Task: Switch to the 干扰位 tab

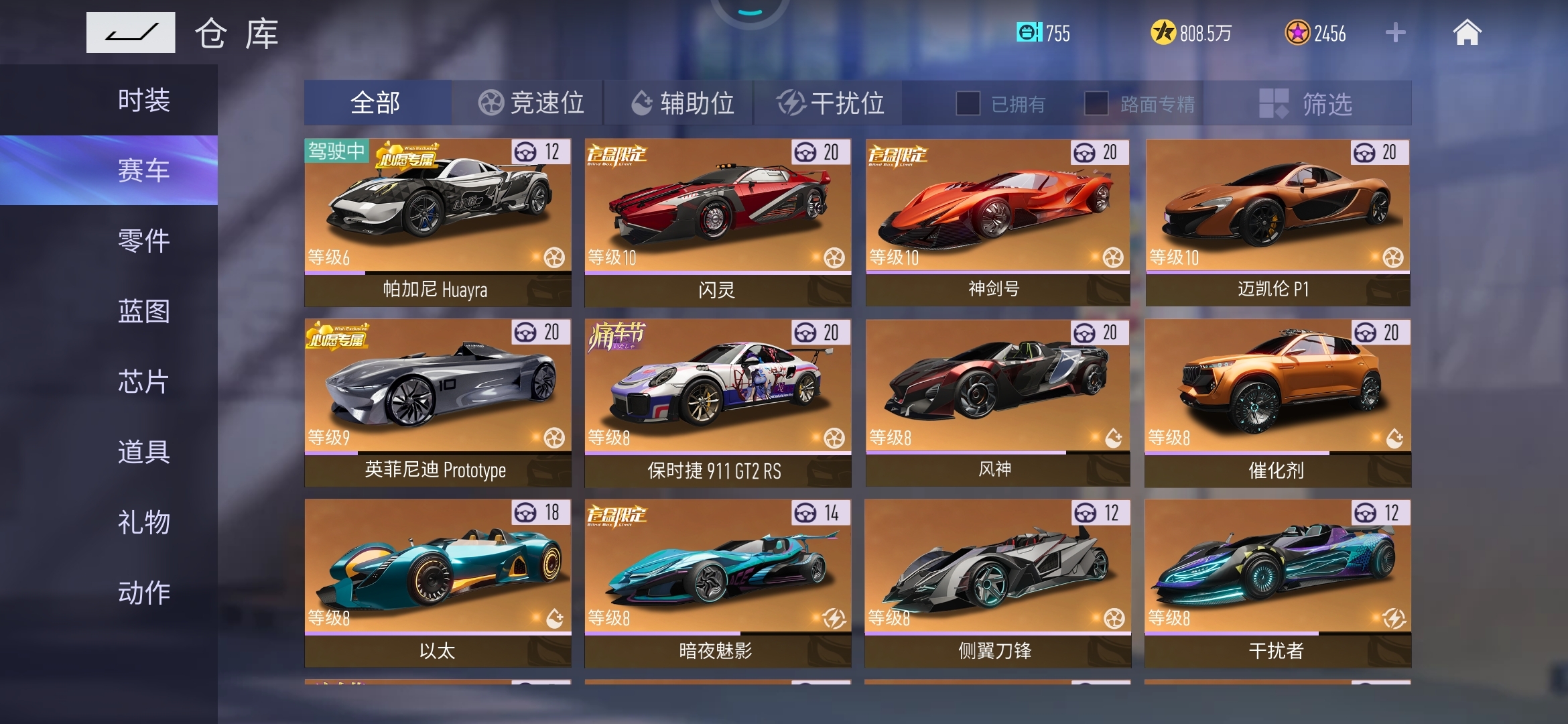Action: tap(830, 103)
